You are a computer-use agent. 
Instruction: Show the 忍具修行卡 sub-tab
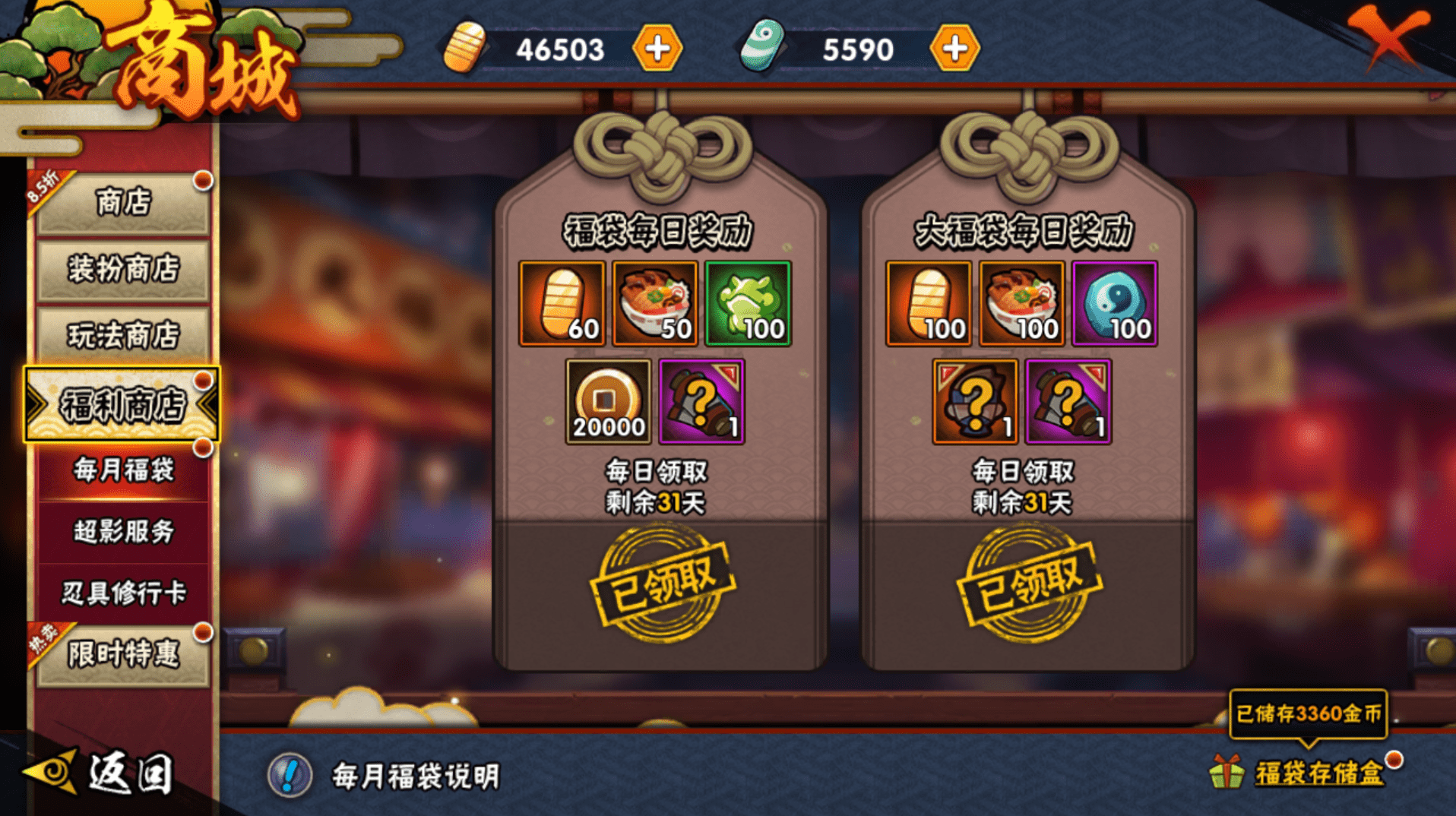[x=122, y=593]
